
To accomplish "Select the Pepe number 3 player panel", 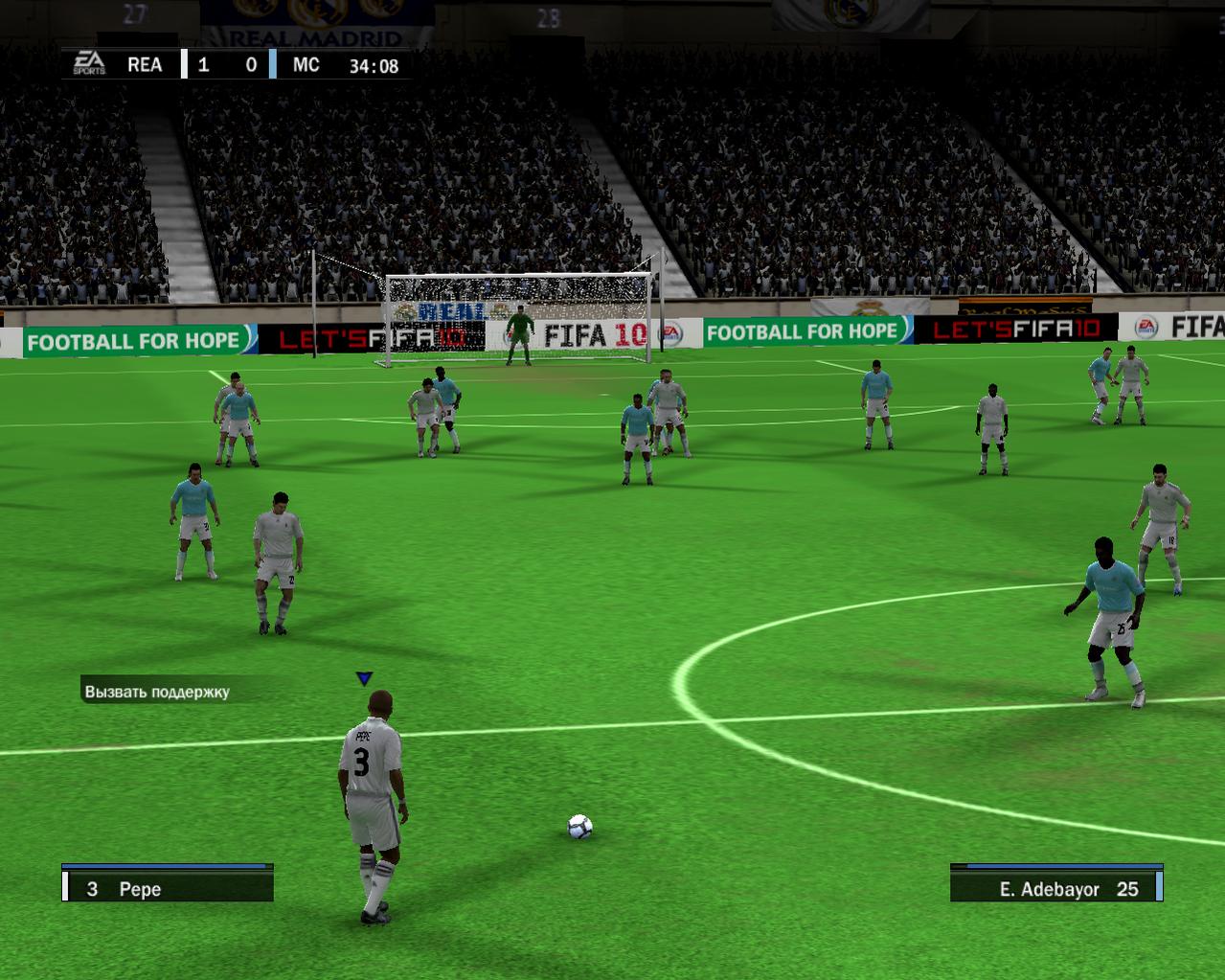I will (x=168, y=888).
